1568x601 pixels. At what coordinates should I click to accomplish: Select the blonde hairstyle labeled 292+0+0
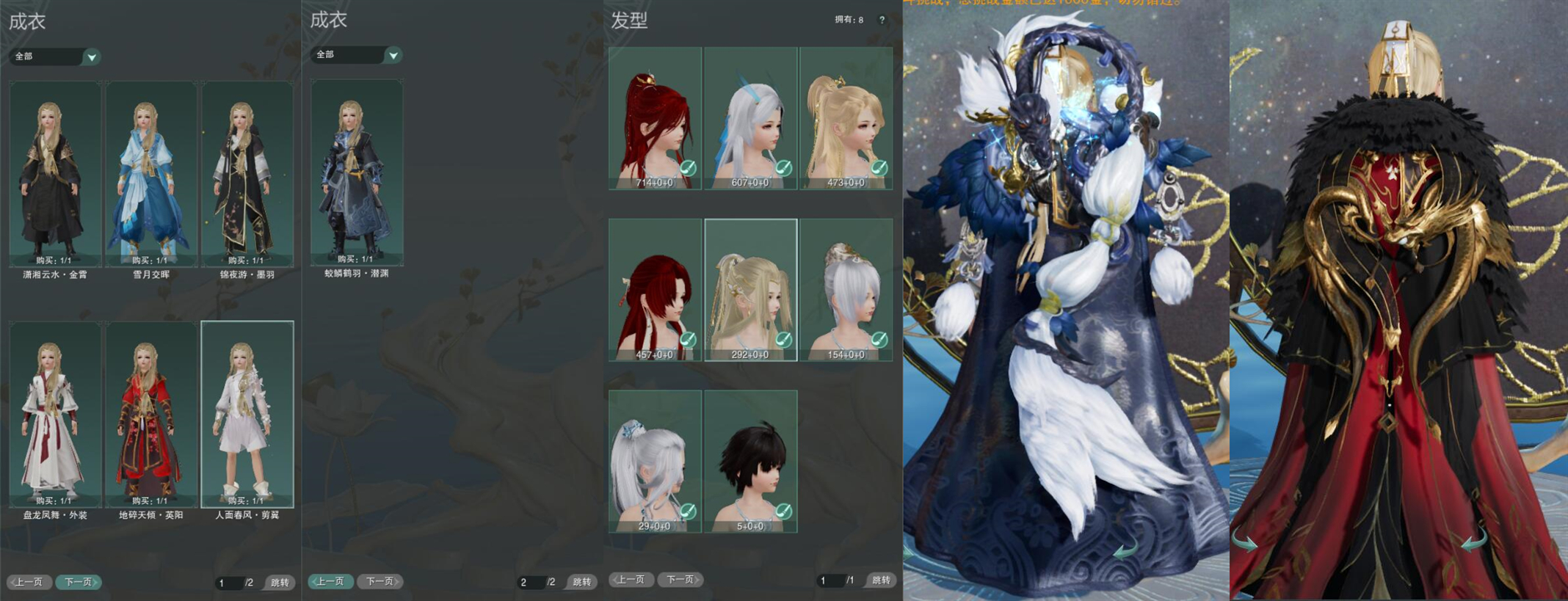tap(750, 290)
